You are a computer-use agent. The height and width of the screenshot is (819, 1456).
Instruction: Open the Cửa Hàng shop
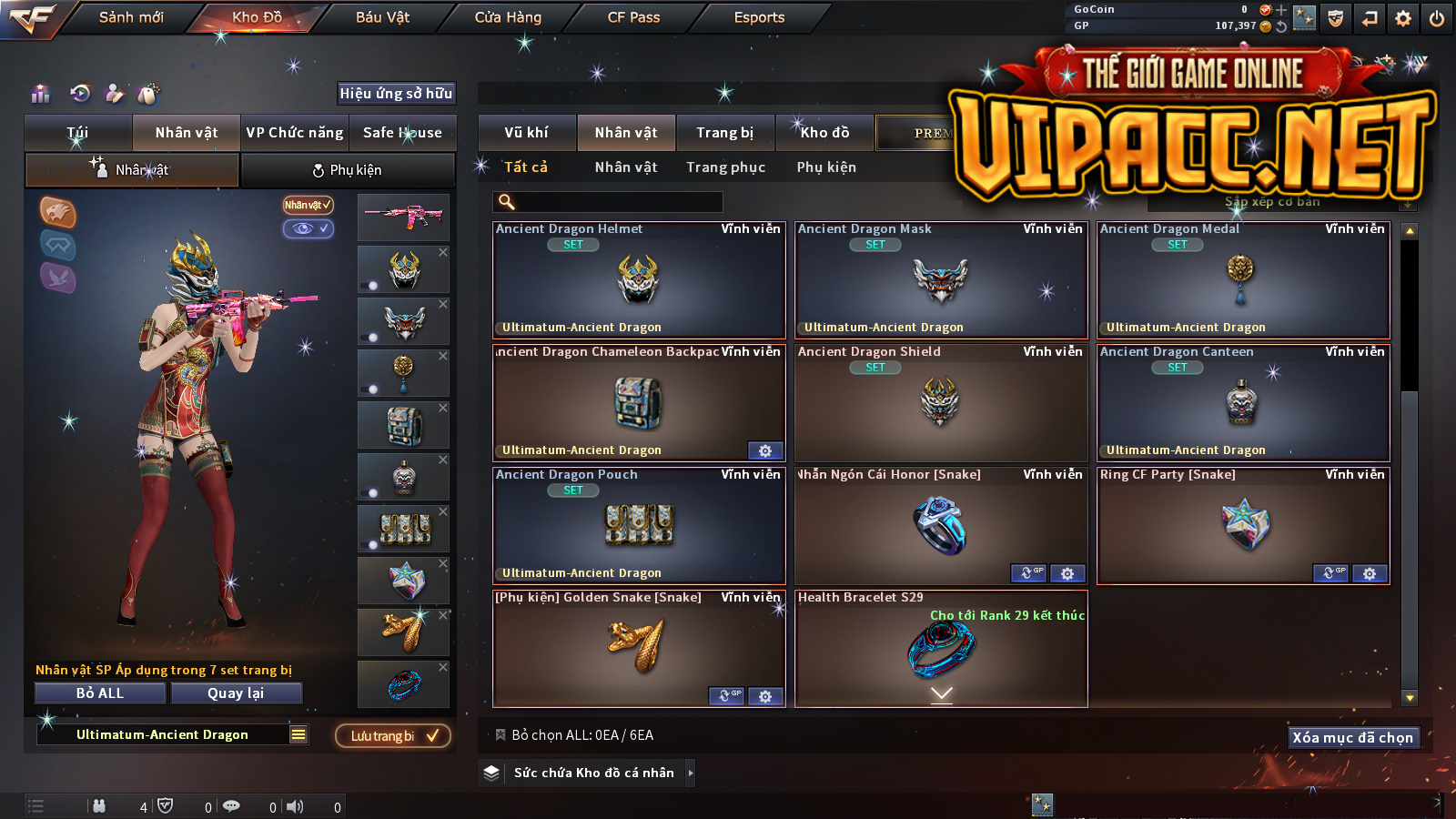coord(508,17)
